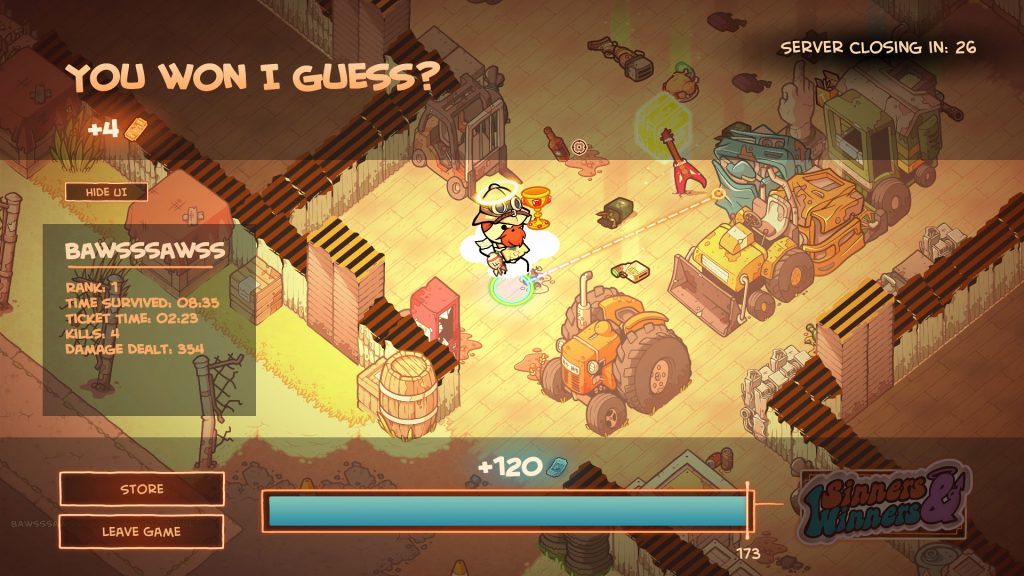
Task: Hide the results UI overlay
Action: point(106,192)
